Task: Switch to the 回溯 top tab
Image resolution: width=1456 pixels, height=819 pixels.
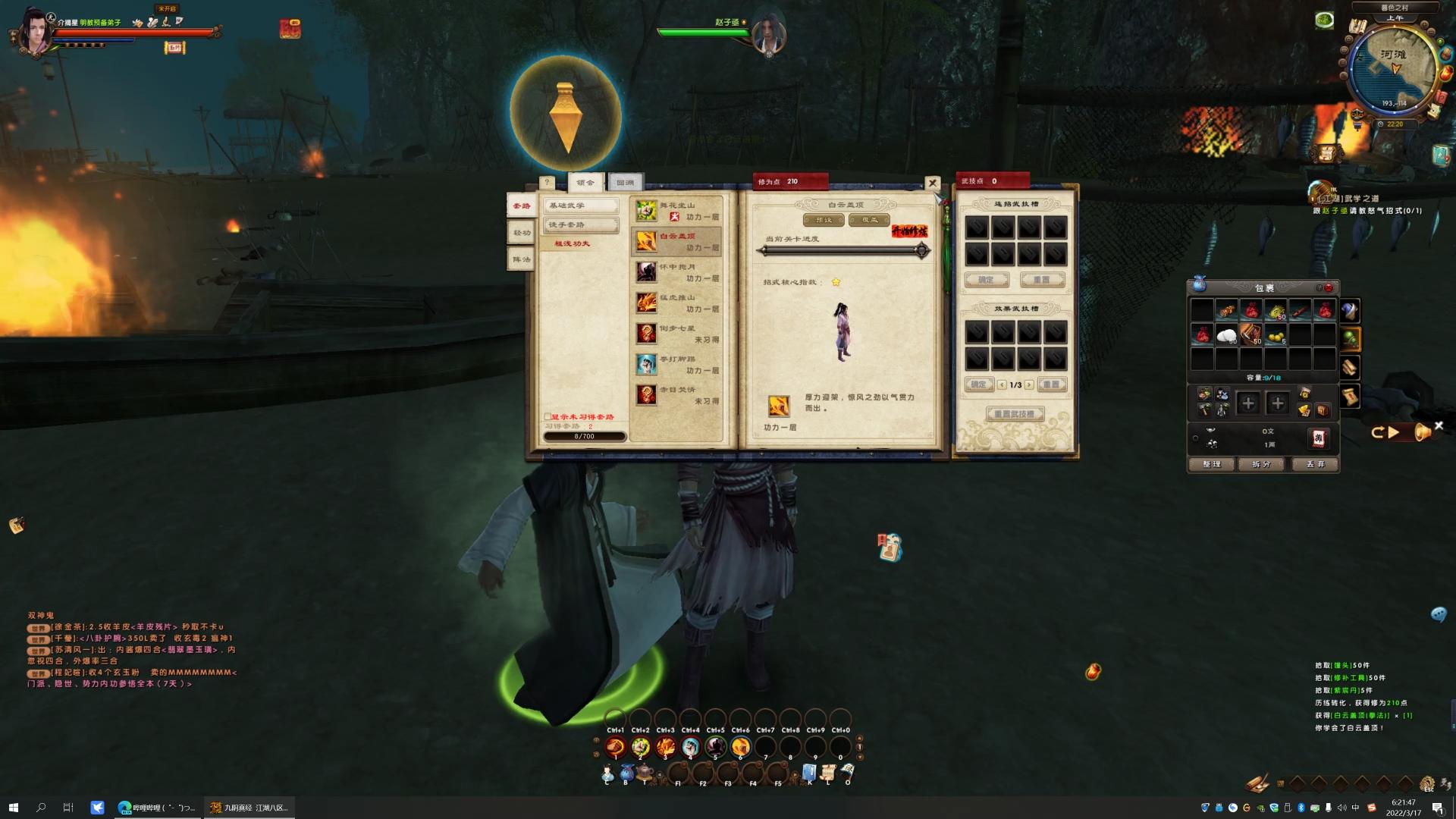Action: point(625,182)
